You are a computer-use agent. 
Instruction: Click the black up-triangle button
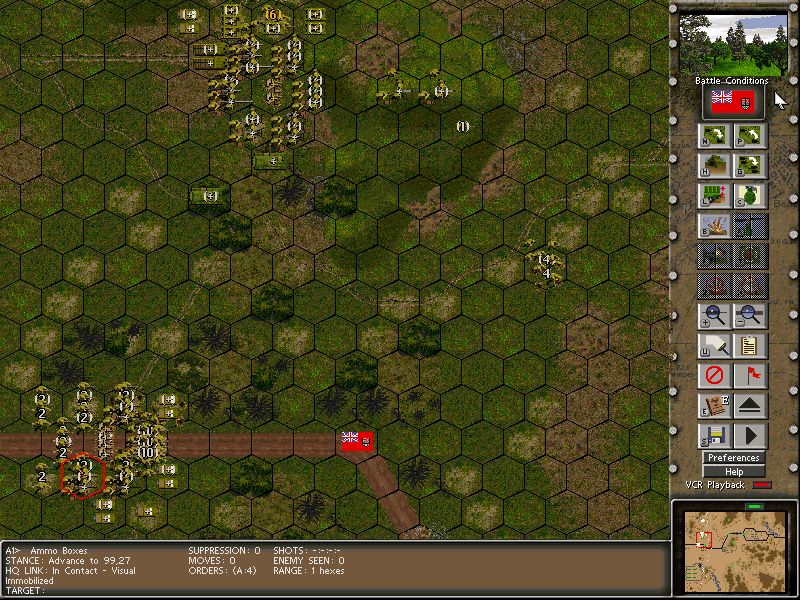(x=750, y=406)
